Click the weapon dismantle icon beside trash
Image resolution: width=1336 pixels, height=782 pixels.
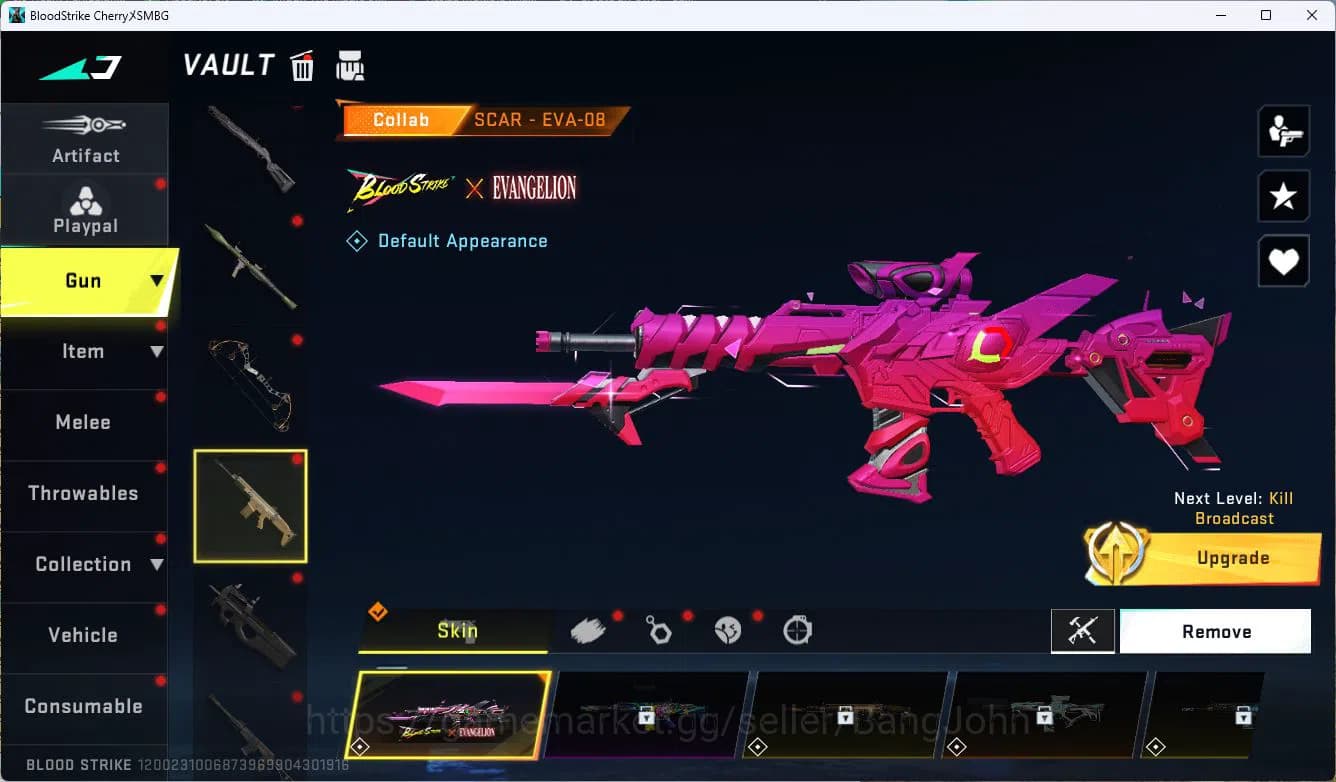coord(351,65)
